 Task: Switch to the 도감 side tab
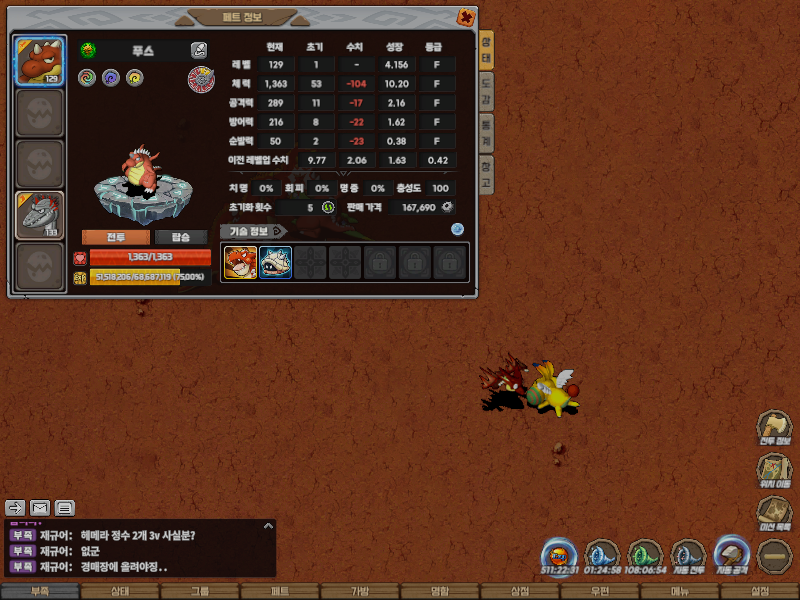[486, 90]
